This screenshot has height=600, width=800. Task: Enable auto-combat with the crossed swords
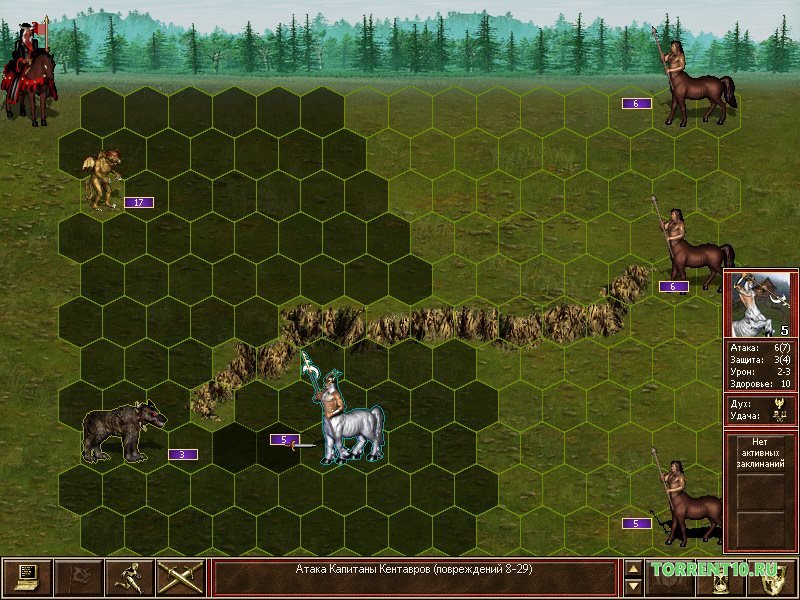[x=181, y=577]
